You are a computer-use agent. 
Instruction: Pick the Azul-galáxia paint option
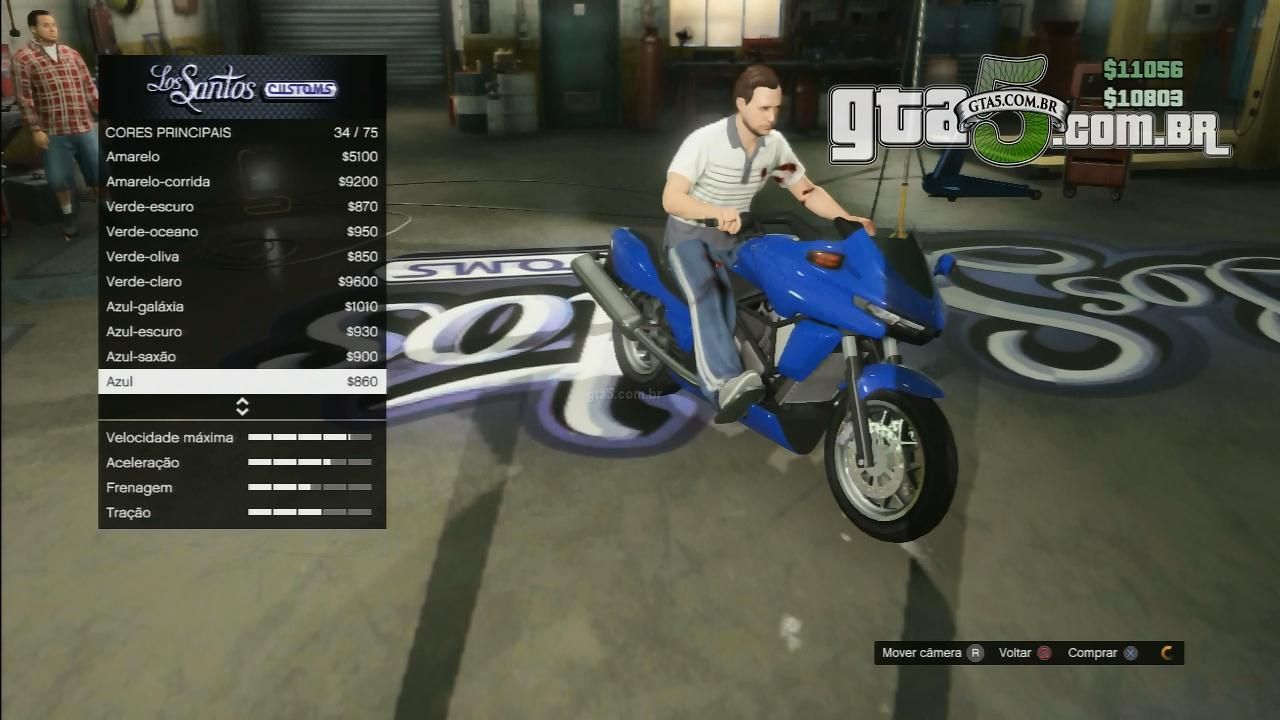click(x=241, y=307)
